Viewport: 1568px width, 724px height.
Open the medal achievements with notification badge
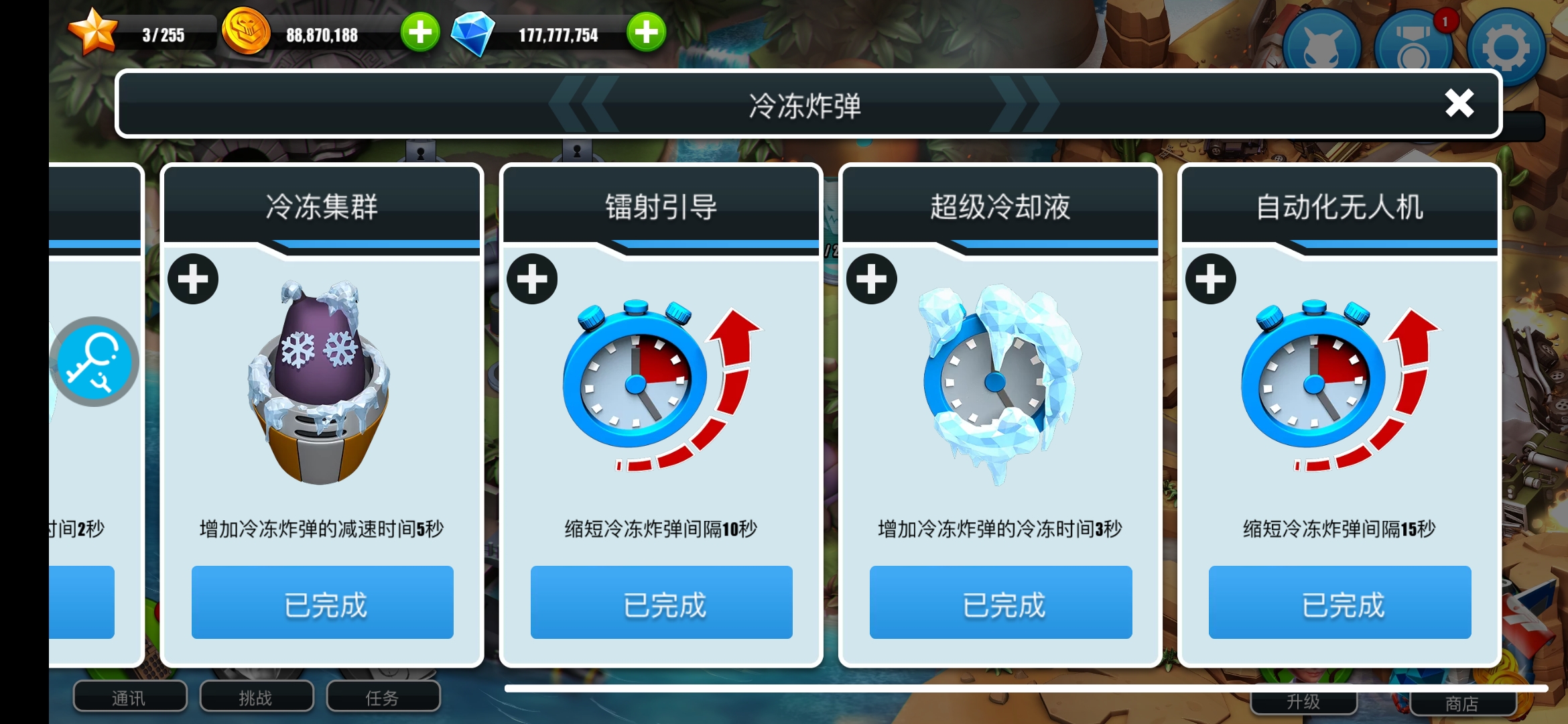click(1414, 47)
